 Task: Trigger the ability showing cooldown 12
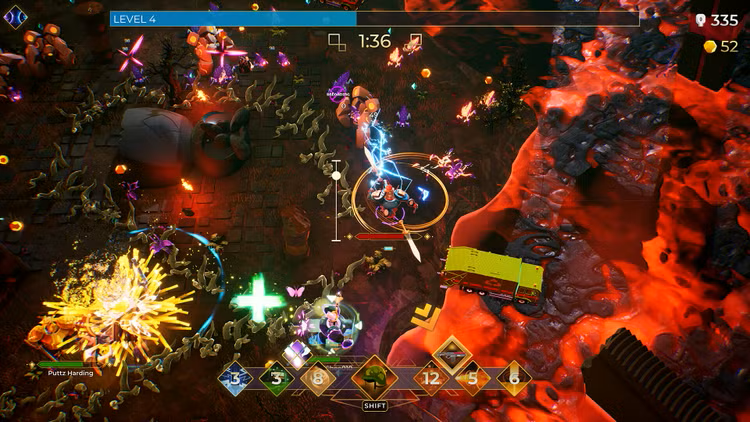[432, 378]
